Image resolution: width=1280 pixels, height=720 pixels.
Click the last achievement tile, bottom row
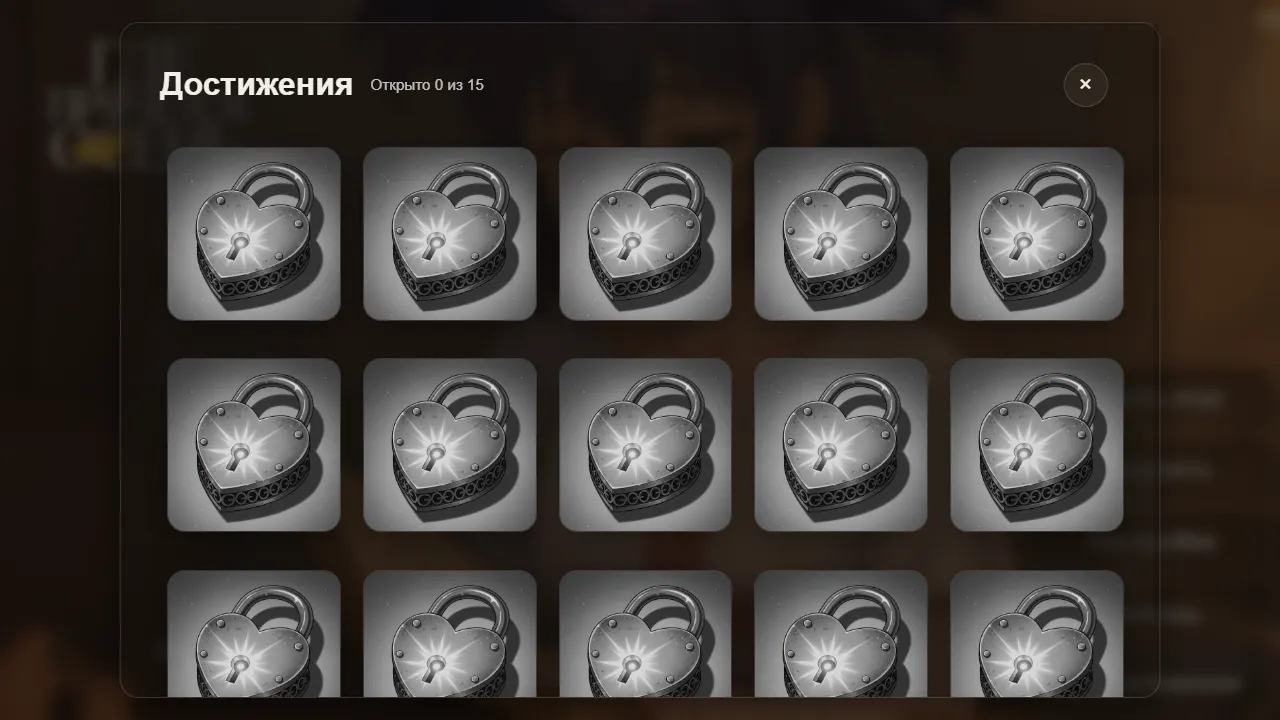tap(1037, 640)
